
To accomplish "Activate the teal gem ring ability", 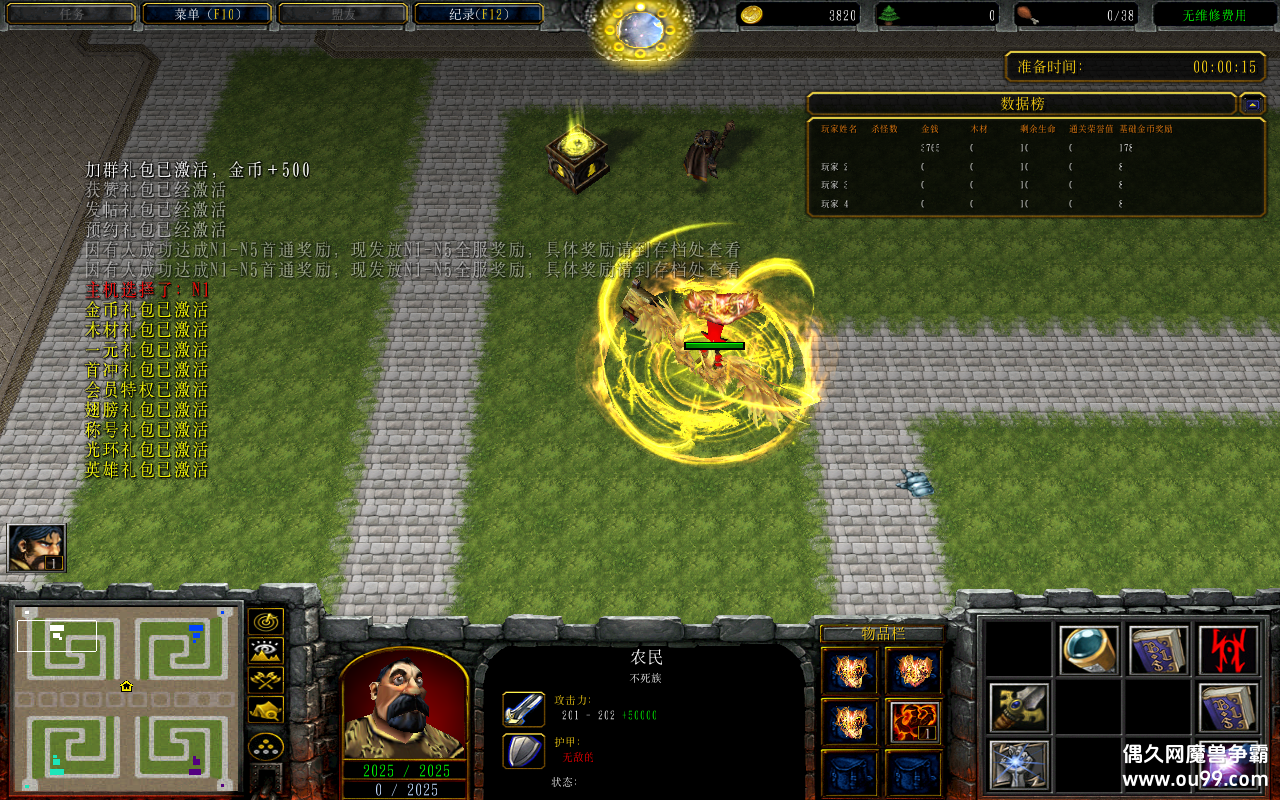I will click(x=1088, y=651).
